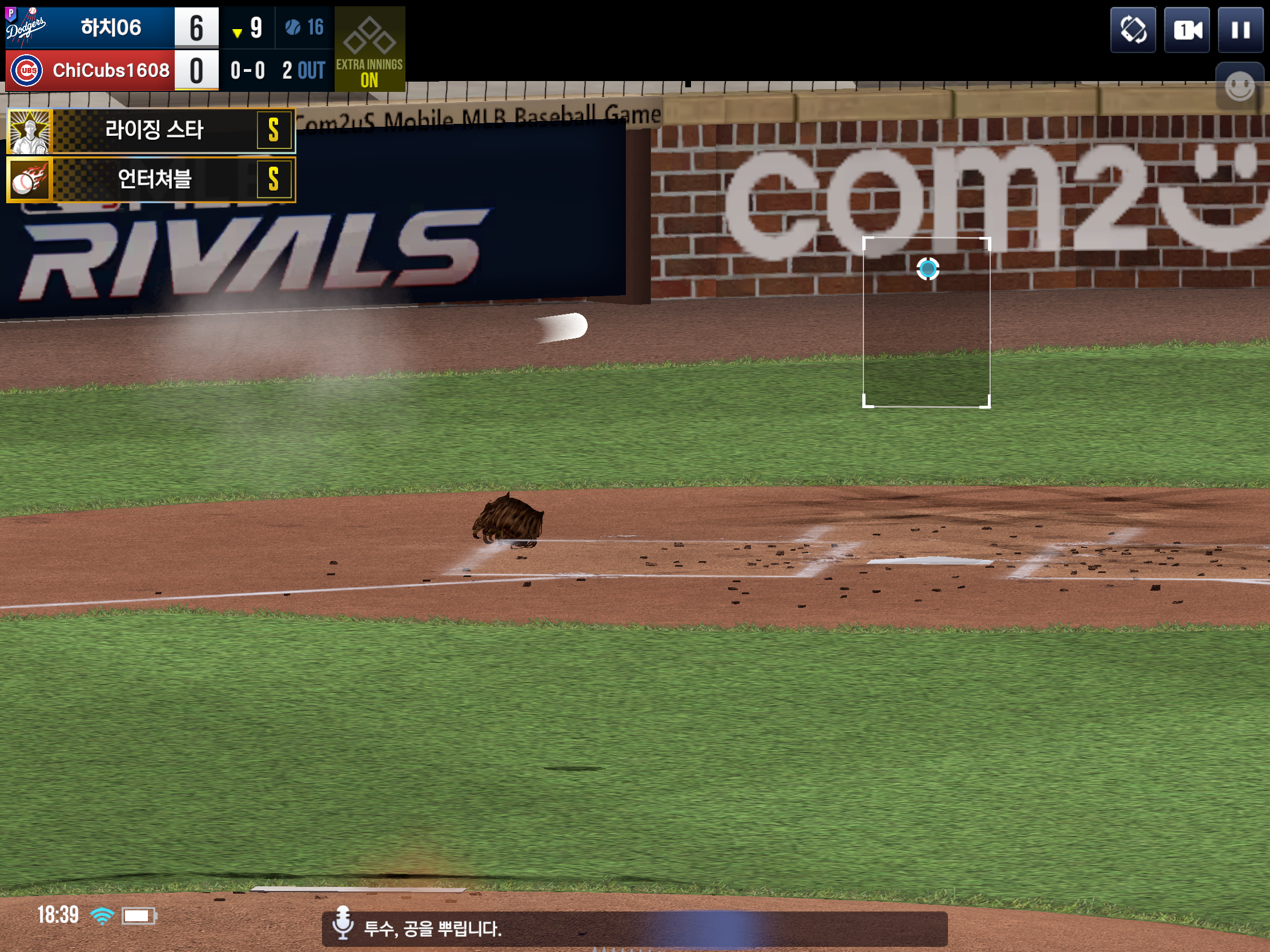
Task: Select the 라이징 스타 skill banner
Action: pos(151,130)
